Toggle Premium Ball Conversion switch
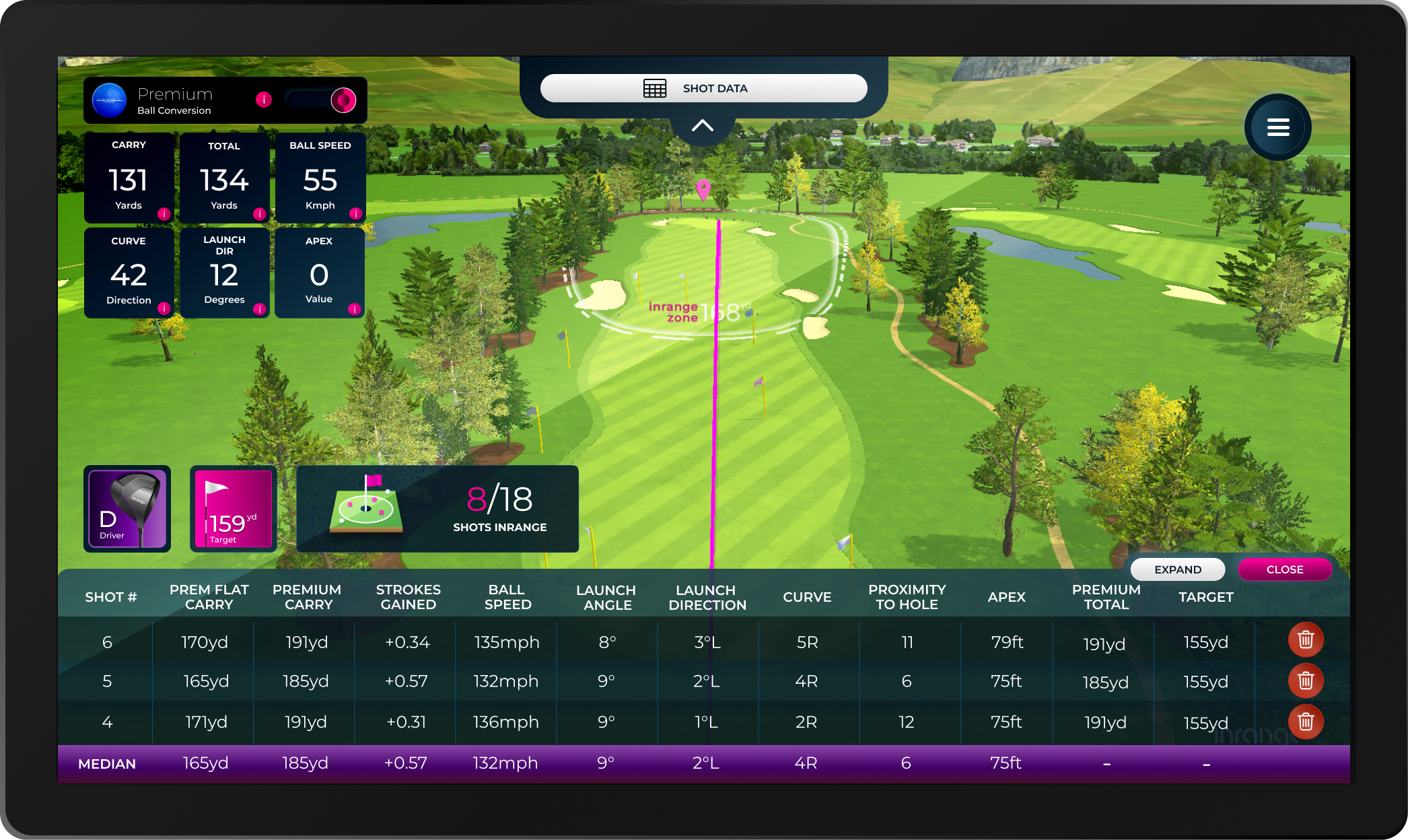The height and width of the screenshot is (840, 1408). pos(322,100)
